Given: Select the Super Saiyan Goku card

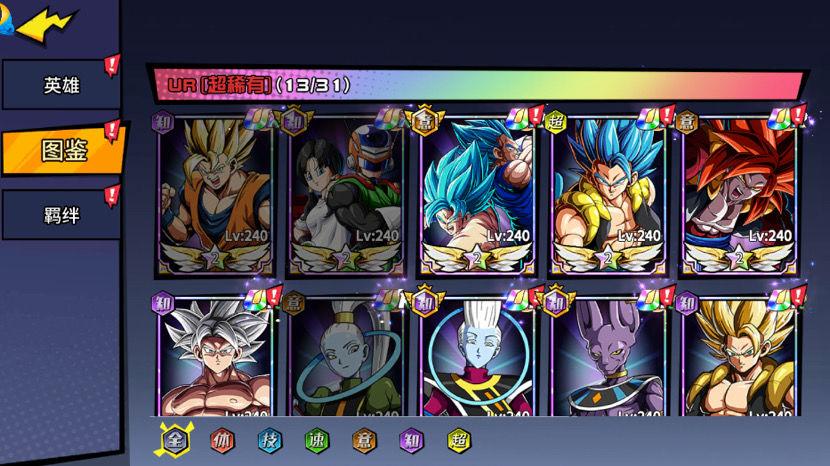Looking at the screenshot, I should pyautogui.click(x=214, y=195).
